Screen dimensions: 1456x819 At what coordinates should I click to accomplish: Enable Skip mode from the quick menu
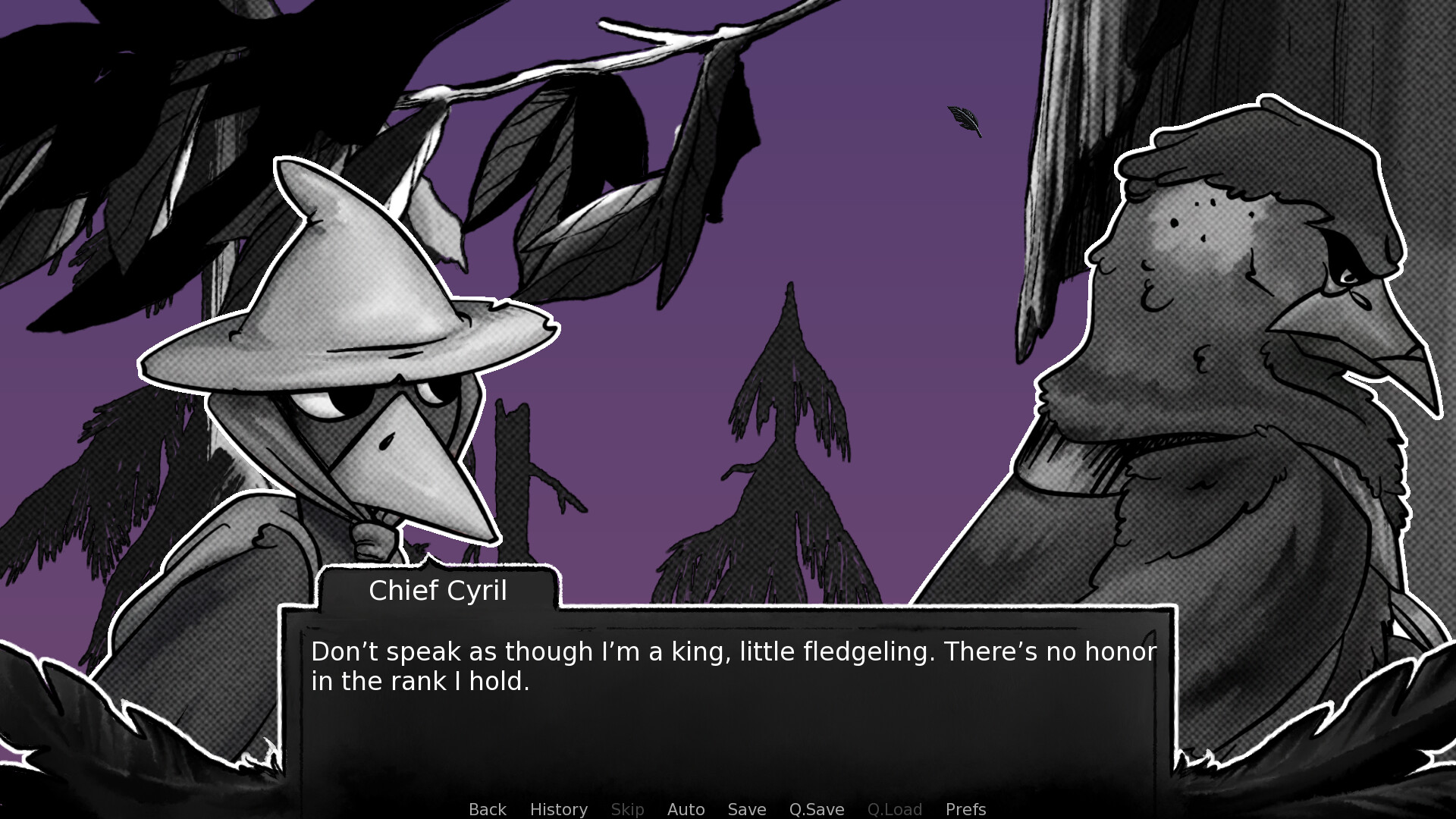click(627, 809)
